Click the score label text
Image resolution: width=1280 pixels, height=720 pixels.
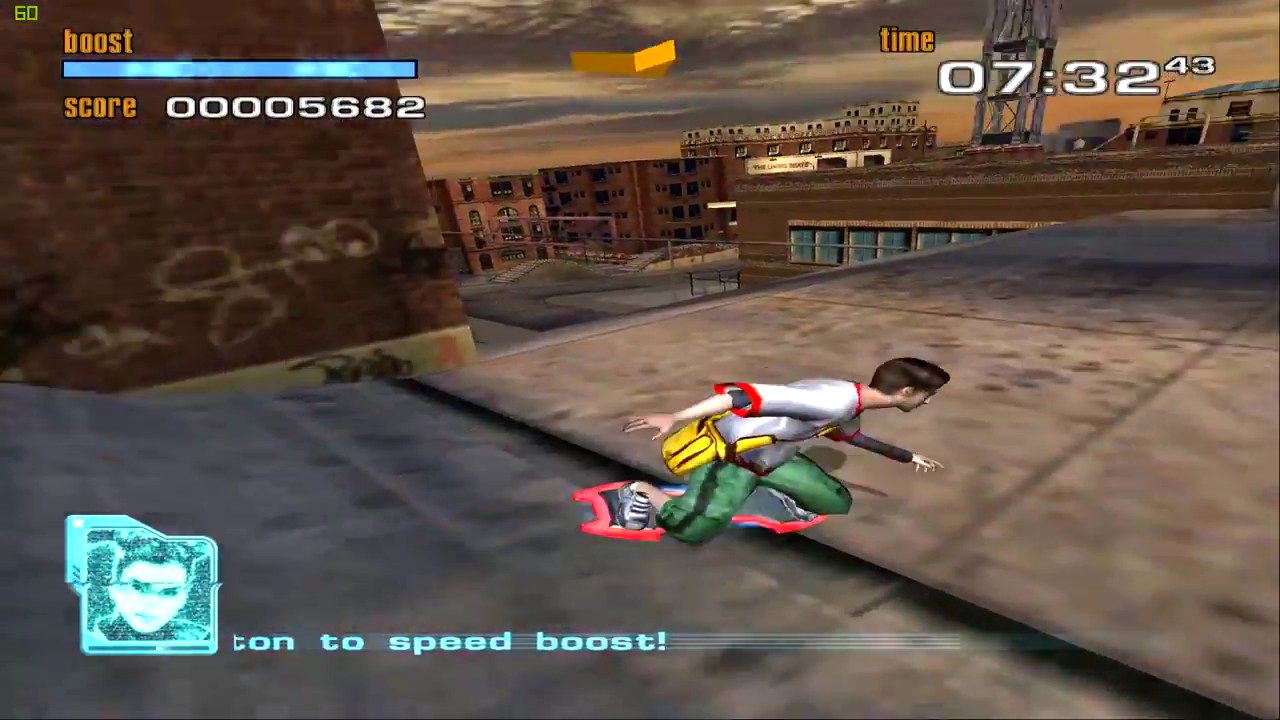tap(100, 107)
